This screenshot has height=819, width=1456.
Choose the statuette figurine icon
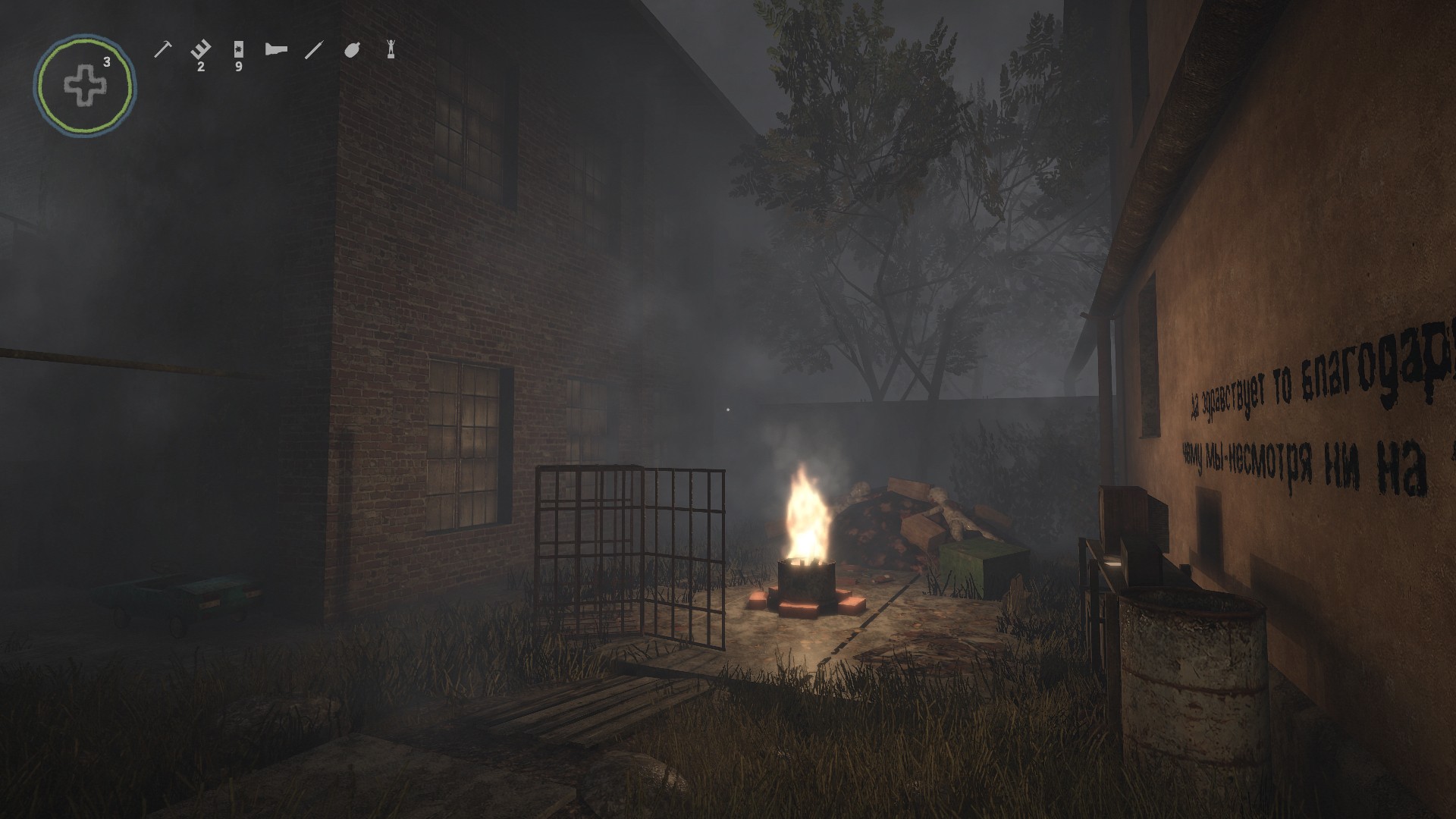pyautogui.click(x=391, y=49)
